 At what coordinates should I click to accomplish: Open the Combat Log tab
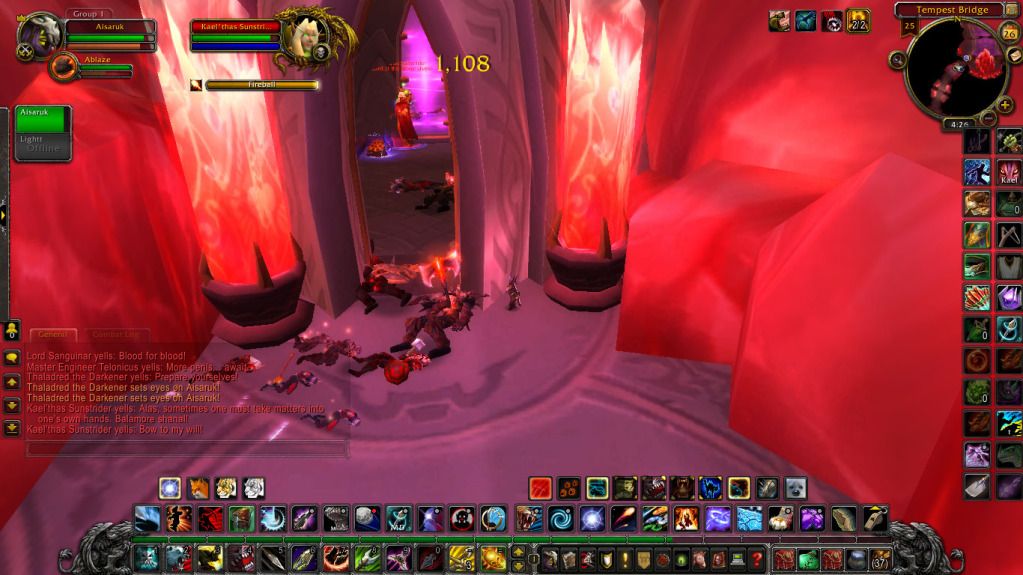116,334
